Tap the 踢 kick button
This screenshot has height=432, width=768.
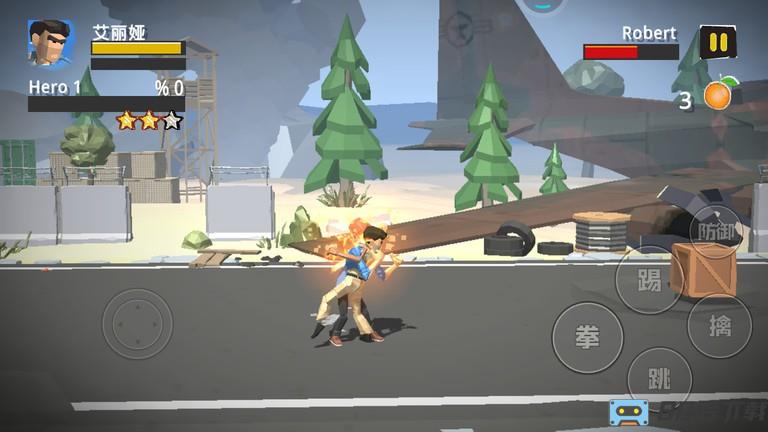pos(649,281)
